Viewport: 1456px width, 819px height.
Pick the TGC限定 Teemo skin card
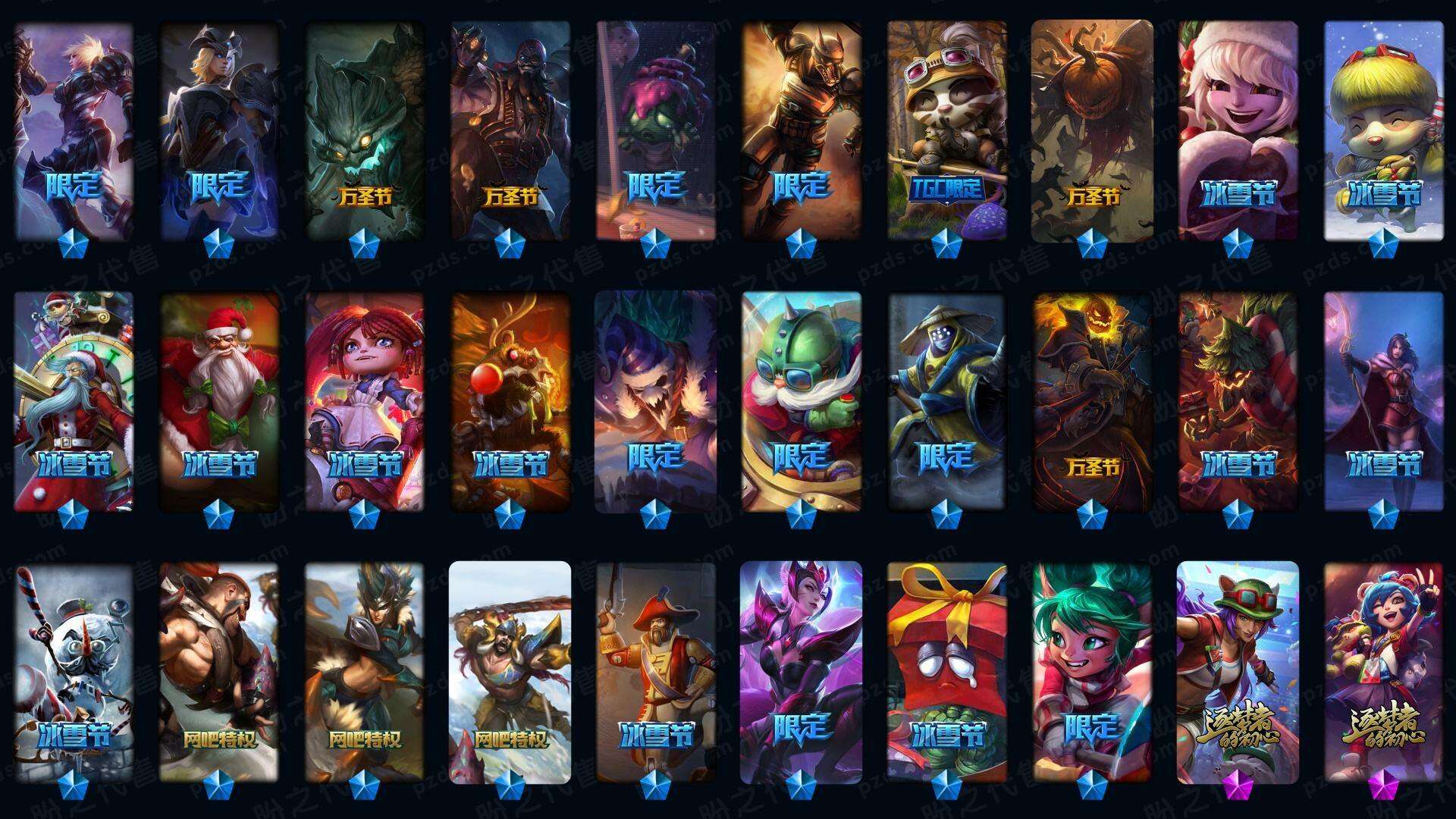coord(947,130)
